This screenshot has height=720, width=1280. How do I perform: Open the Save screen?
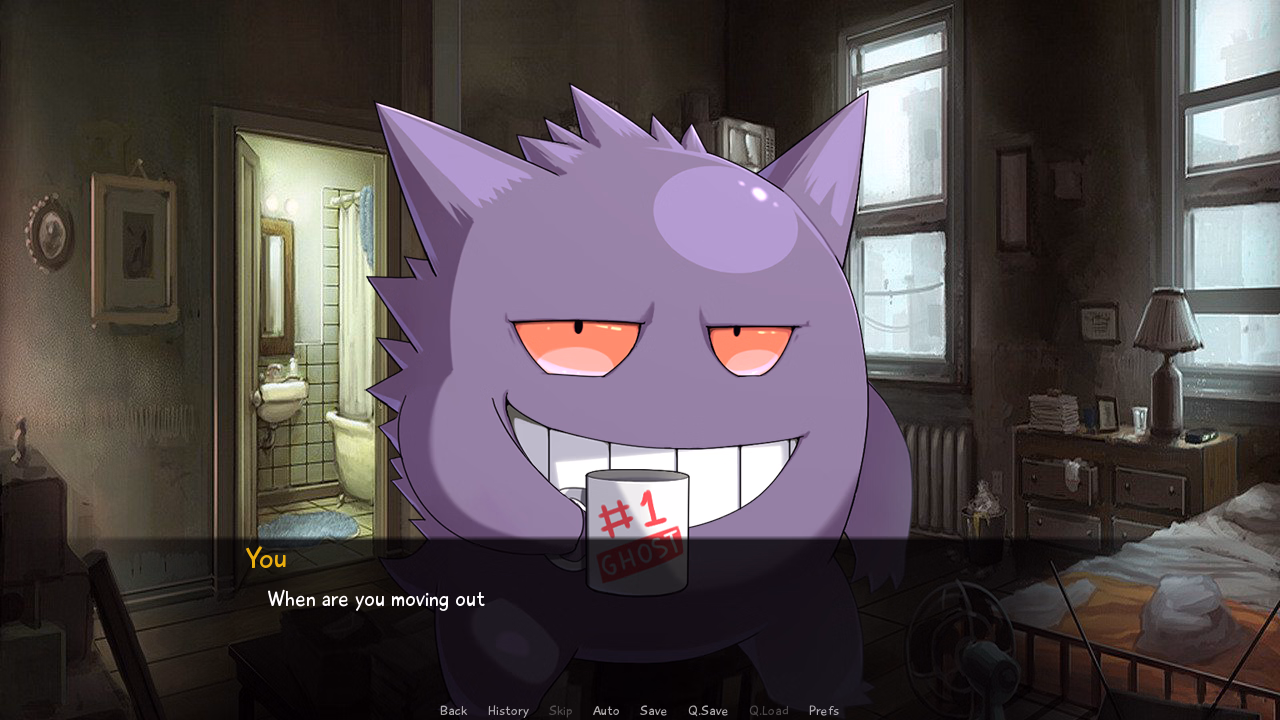tap(652, 710)
